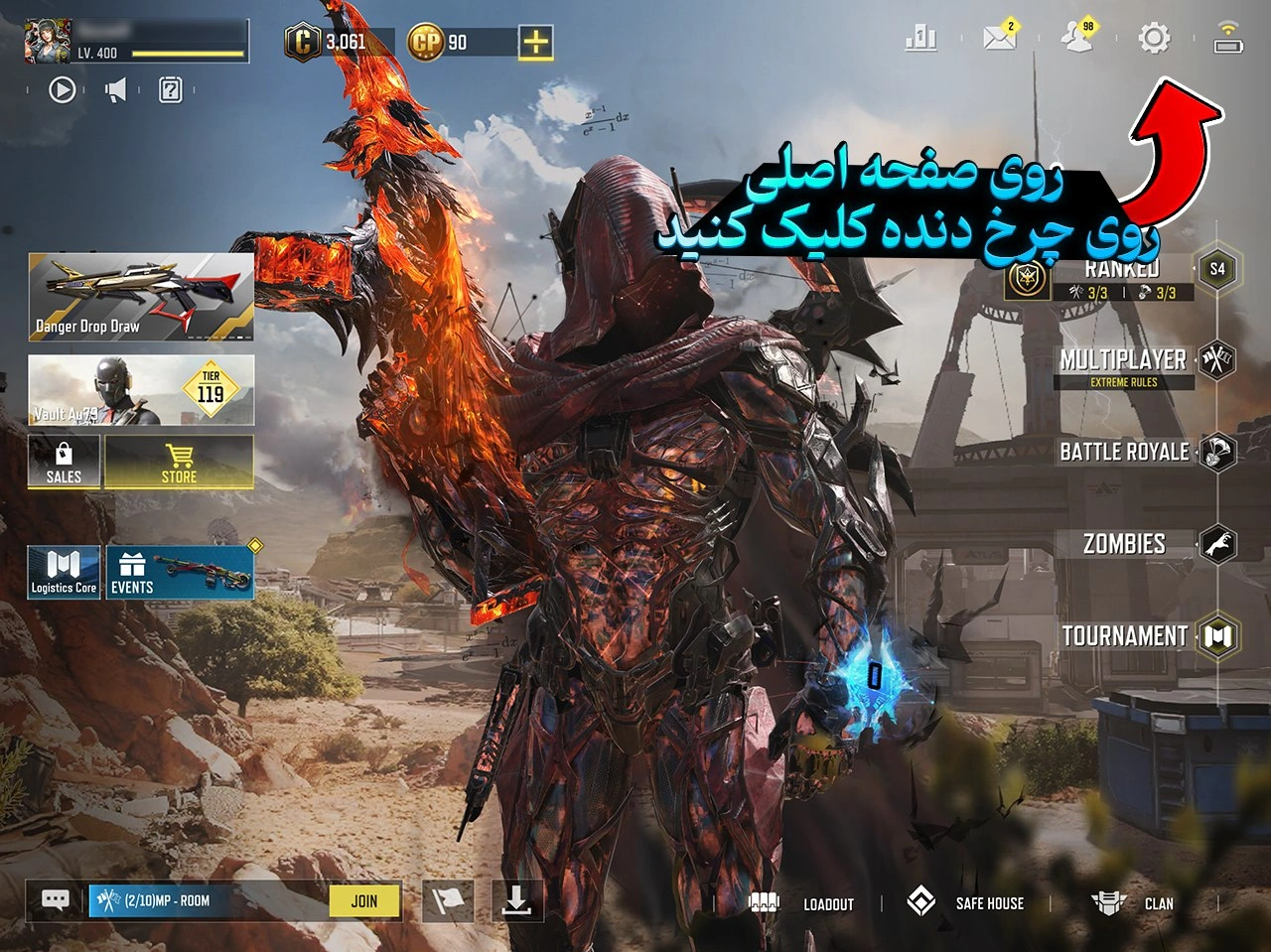Screen dimensions: 1271x952
Task: Switch to the Store tab
Action: click(x=179, y=461)
